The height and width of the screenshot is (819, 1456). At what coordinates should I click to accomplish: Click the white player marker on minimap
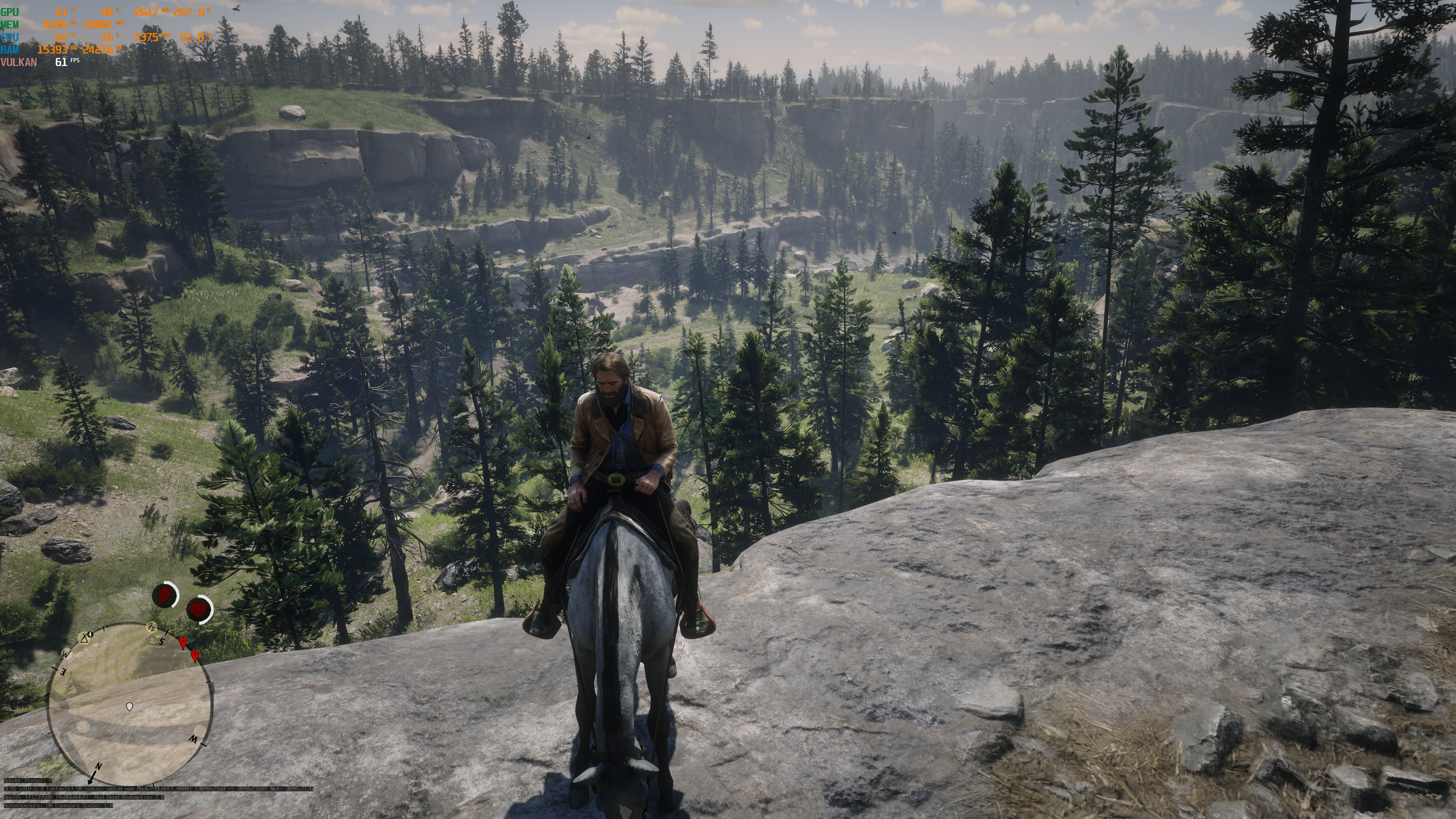pyautogui.click(x=129, y=706)
